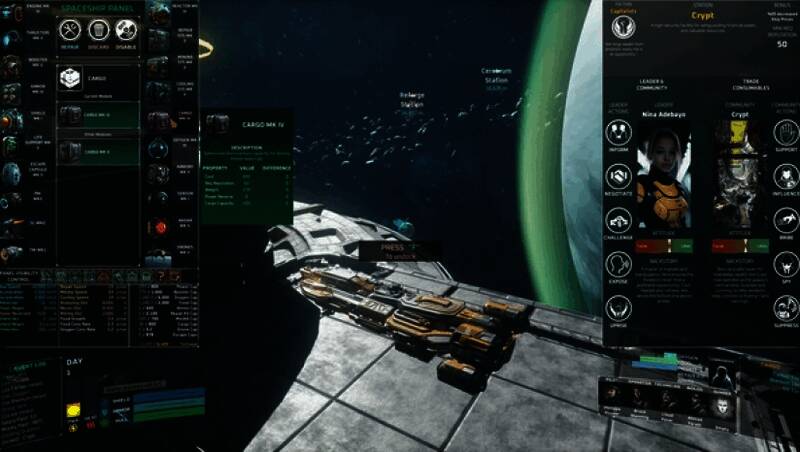
Task: Bribe the Crypt community
Action: tap(785, 221)
